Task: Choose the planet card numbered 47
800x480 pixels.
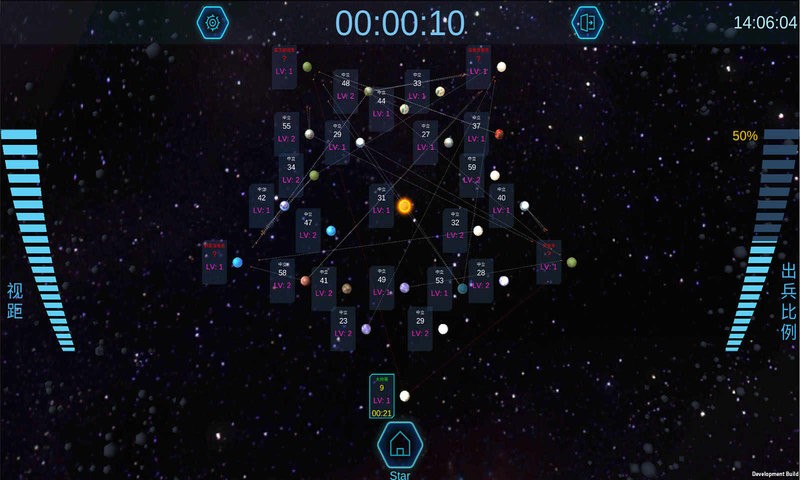Action: pos(308,229)
